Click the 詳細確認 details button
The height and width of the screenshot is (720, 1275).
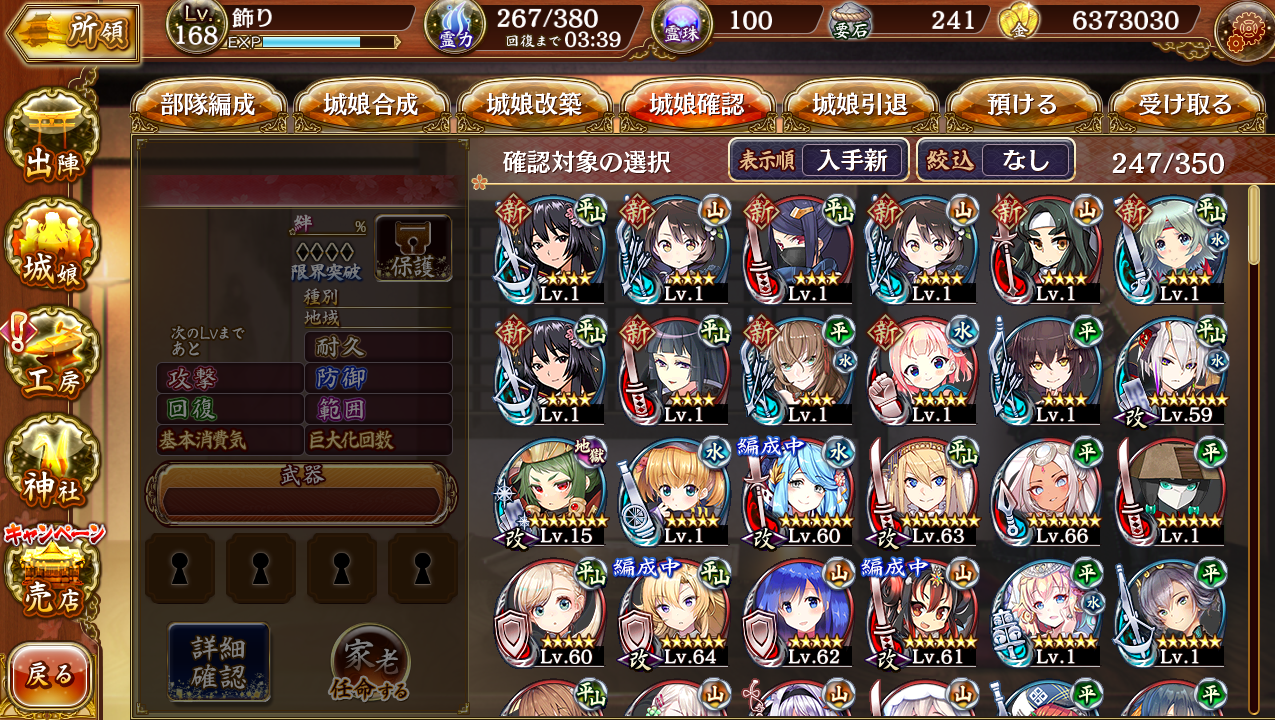pyautogui.click(x=219, y=661)
